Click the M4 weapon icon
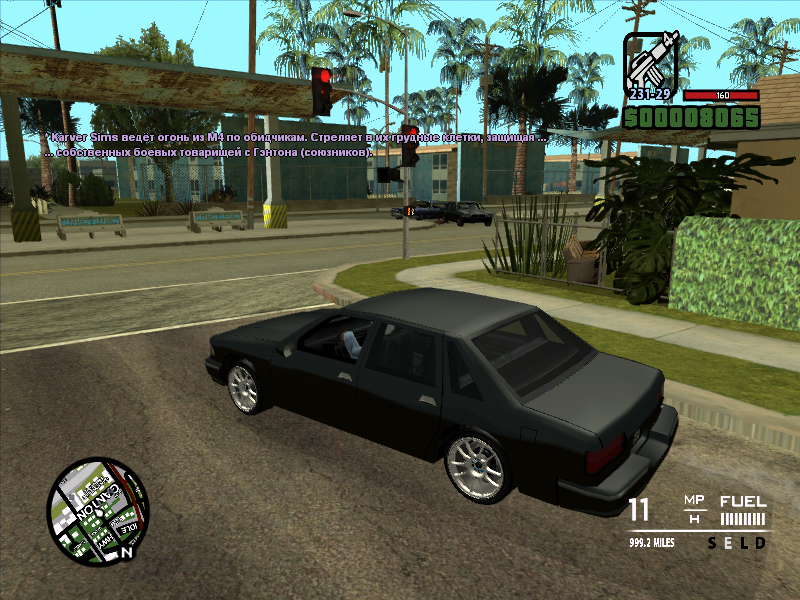Image resolution: width=800 pixels, height=600 pixels. [x=652, y=61]
